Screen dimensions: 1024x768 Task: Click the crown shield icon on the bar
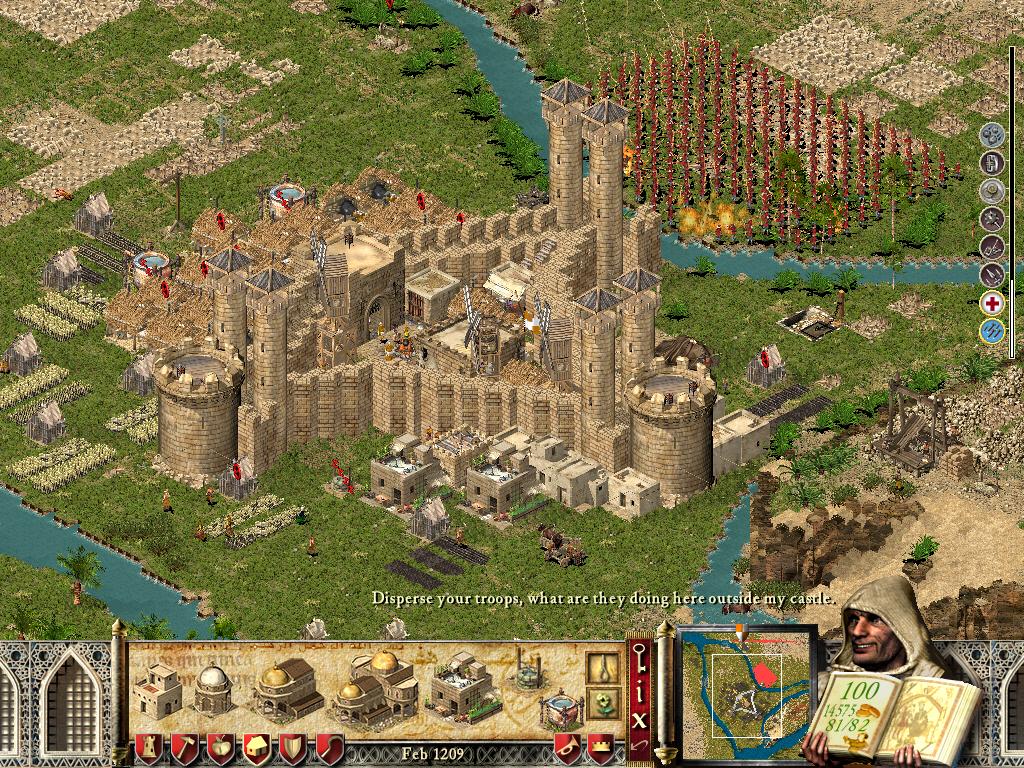[x=600, y=747]
